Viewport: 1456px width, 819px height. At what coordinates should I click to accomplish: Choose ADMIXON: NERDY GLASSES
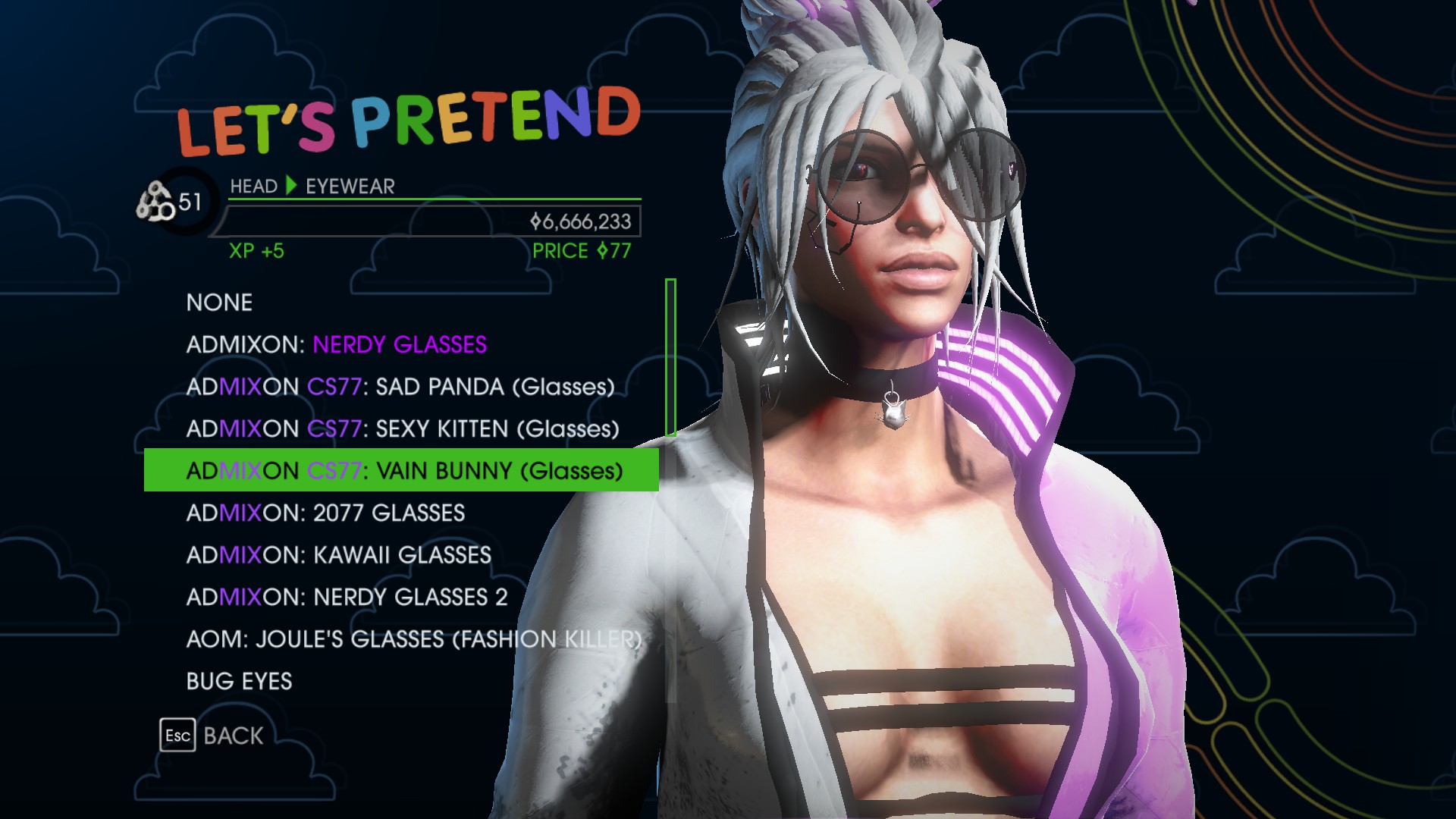point(336,345)
